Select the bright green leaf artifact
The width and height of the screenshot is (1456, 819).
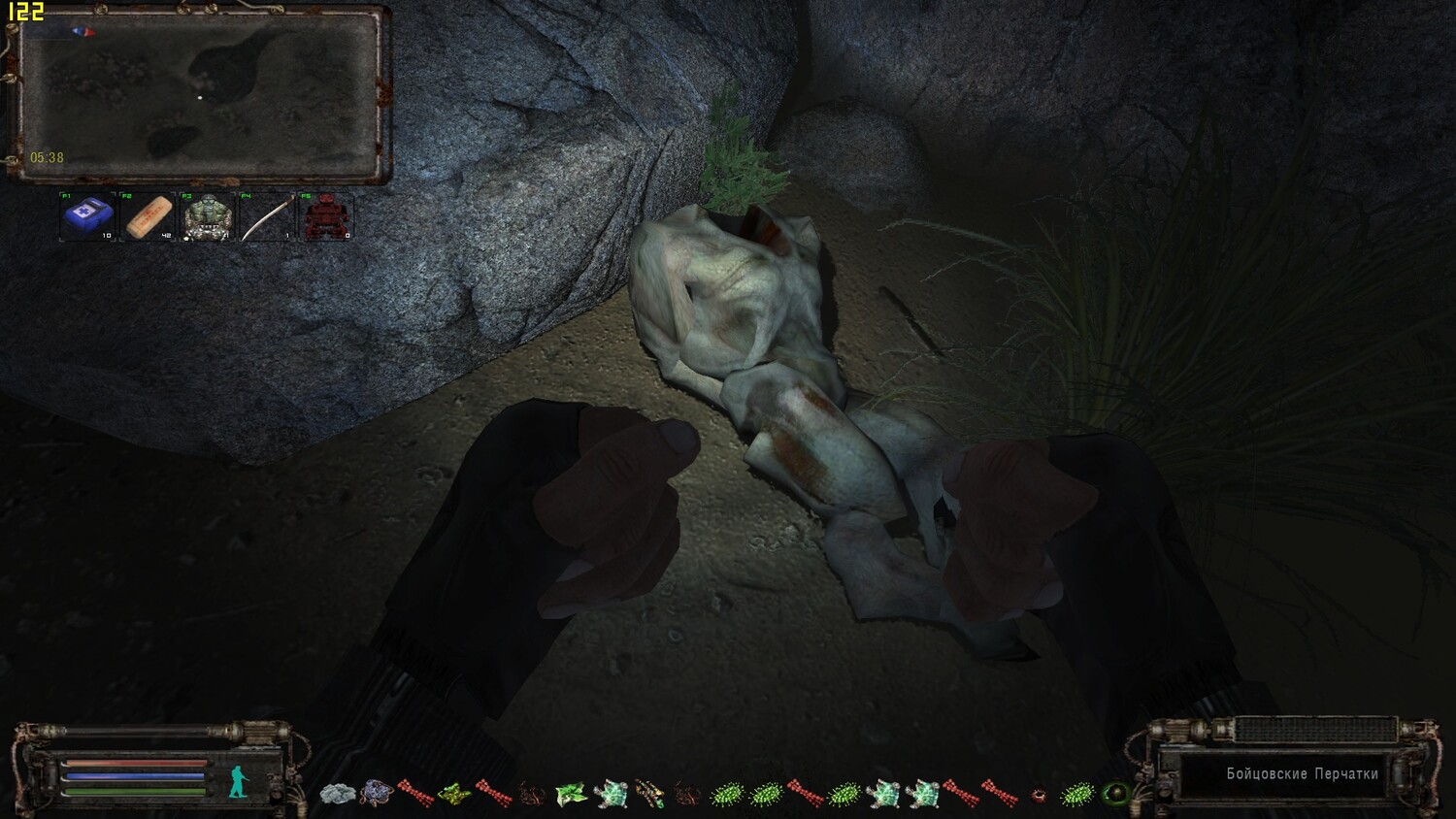coord(571,795)
